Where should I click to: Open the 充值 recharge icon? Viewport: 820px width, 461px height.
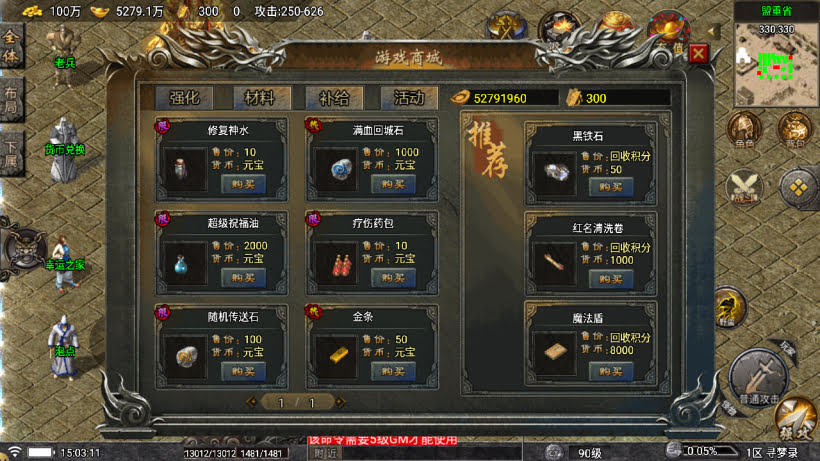[668, 30]
